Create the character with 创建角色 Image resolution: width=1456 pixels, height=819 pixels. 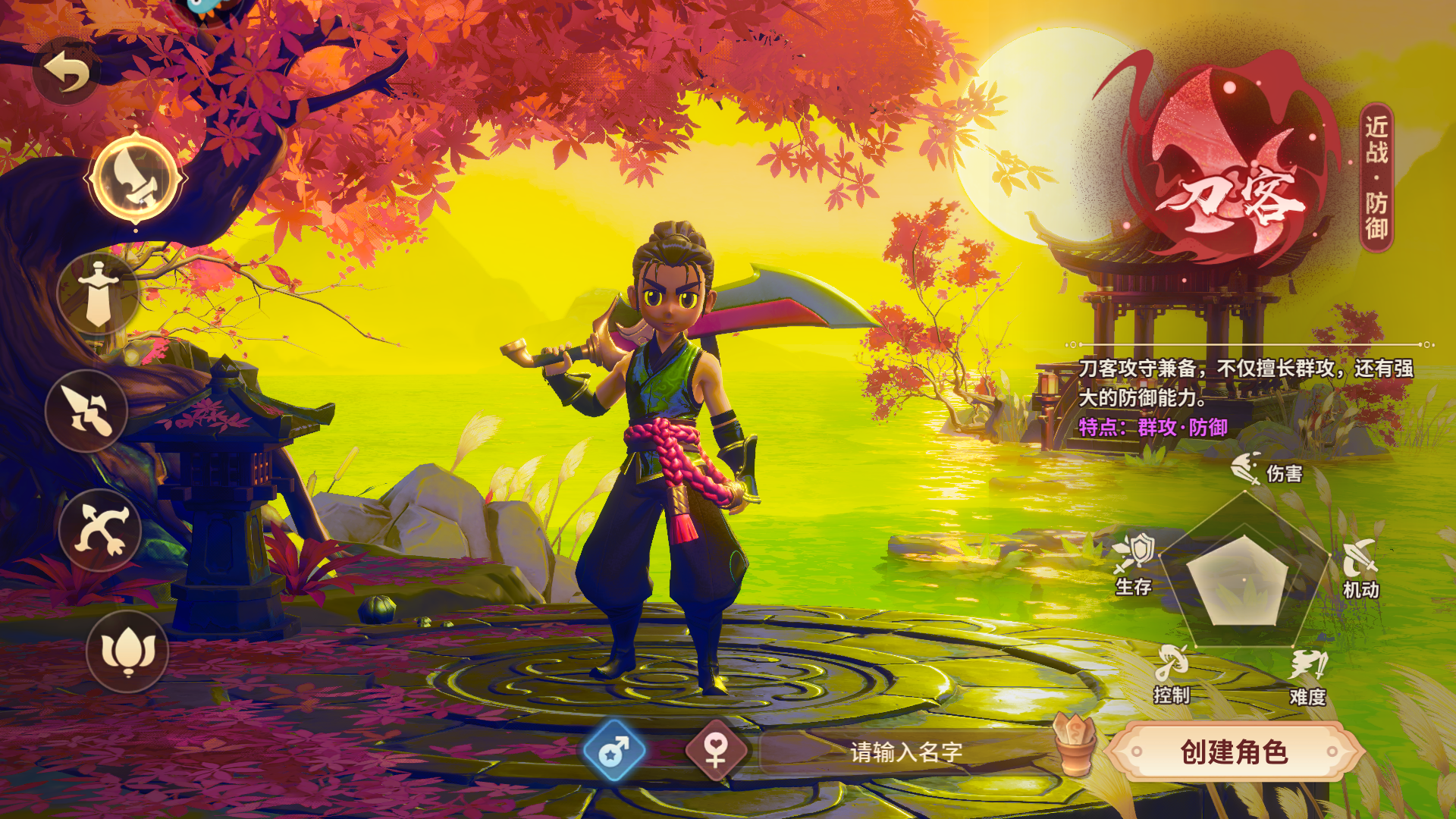point(1234,752)
